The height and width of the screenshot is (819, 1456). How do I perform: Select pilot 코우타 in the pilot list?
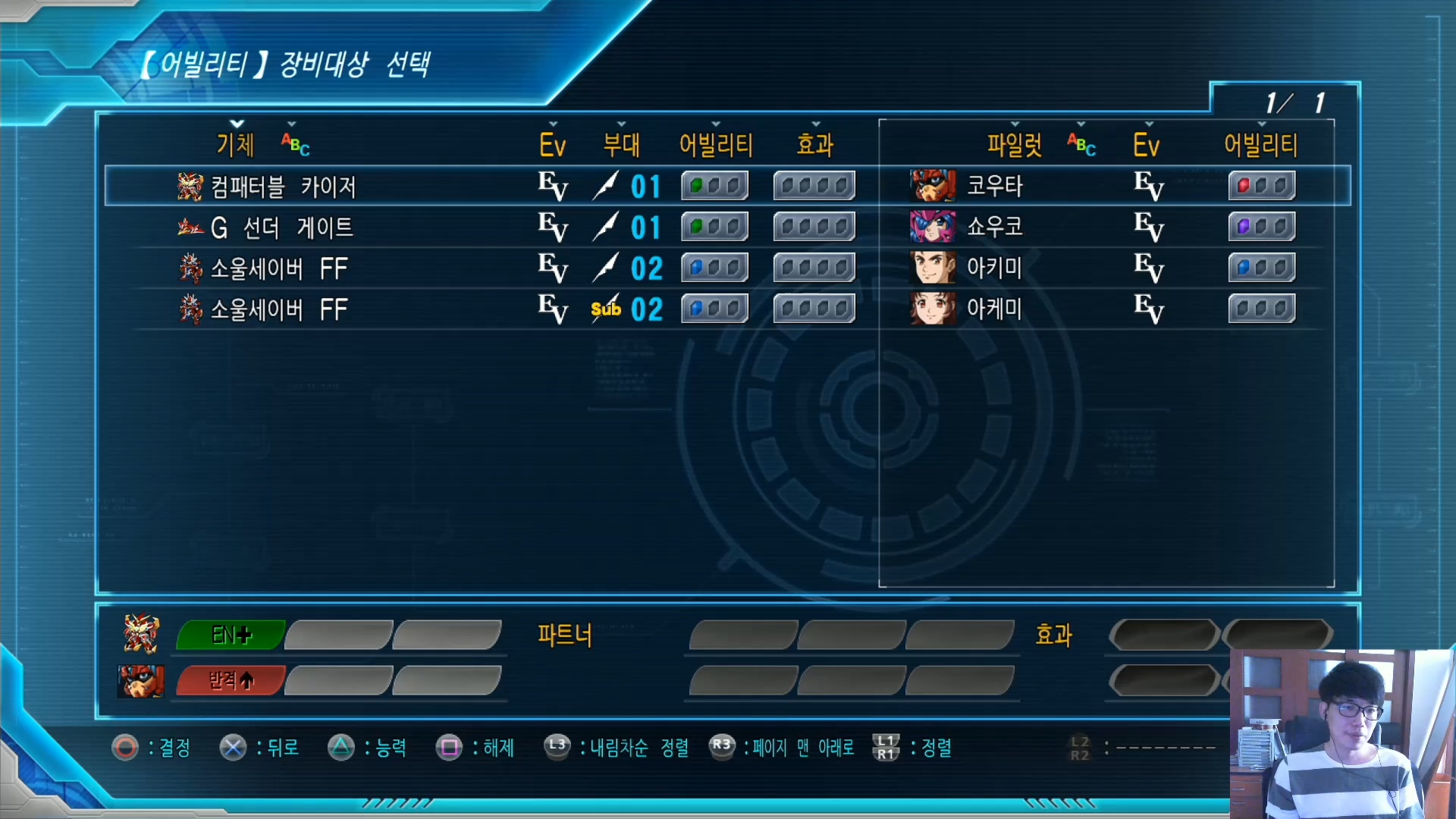[x=994, y=186]
